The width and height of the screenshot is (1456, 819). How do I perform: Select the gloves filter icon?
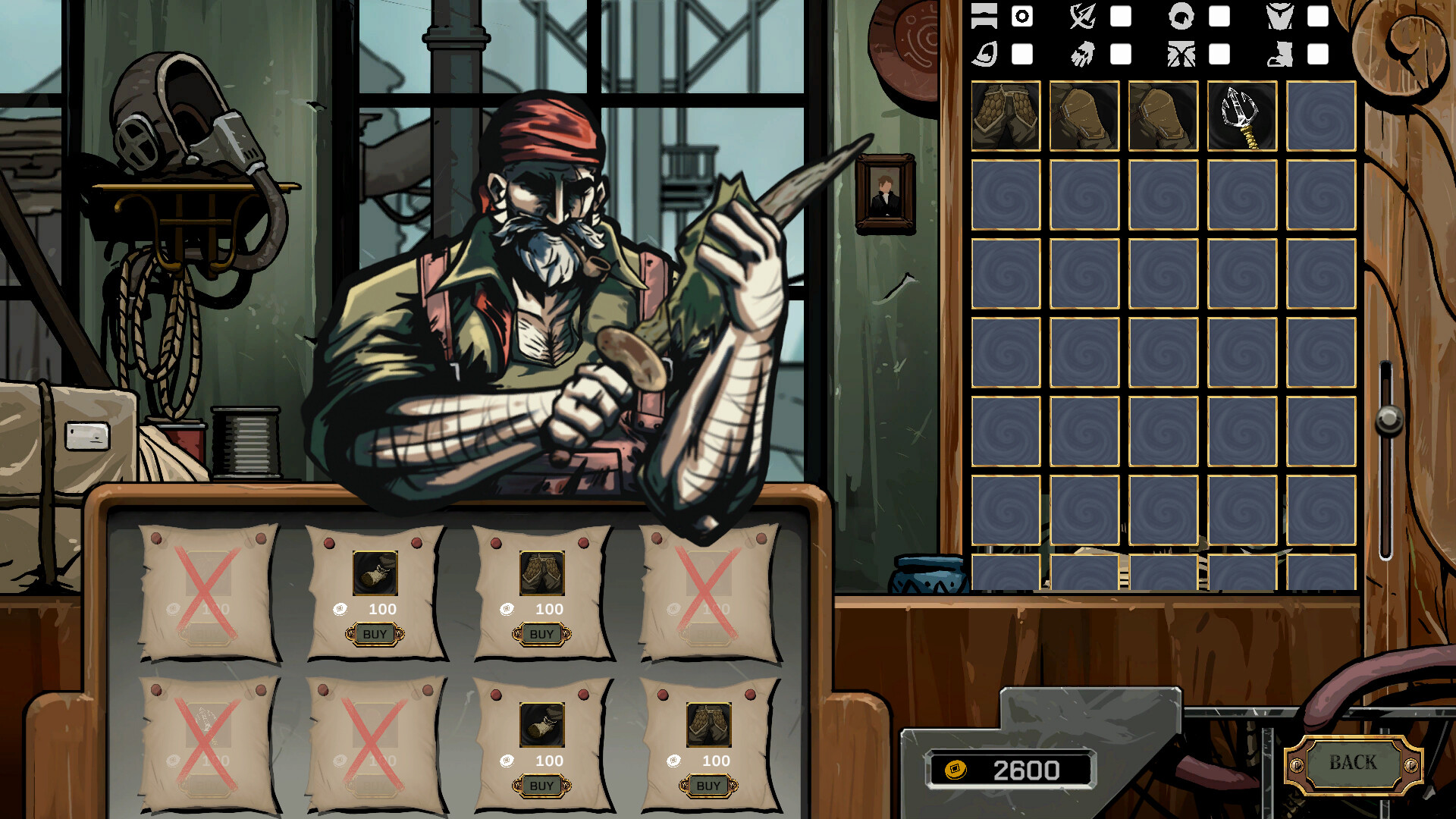(1083, 55)
